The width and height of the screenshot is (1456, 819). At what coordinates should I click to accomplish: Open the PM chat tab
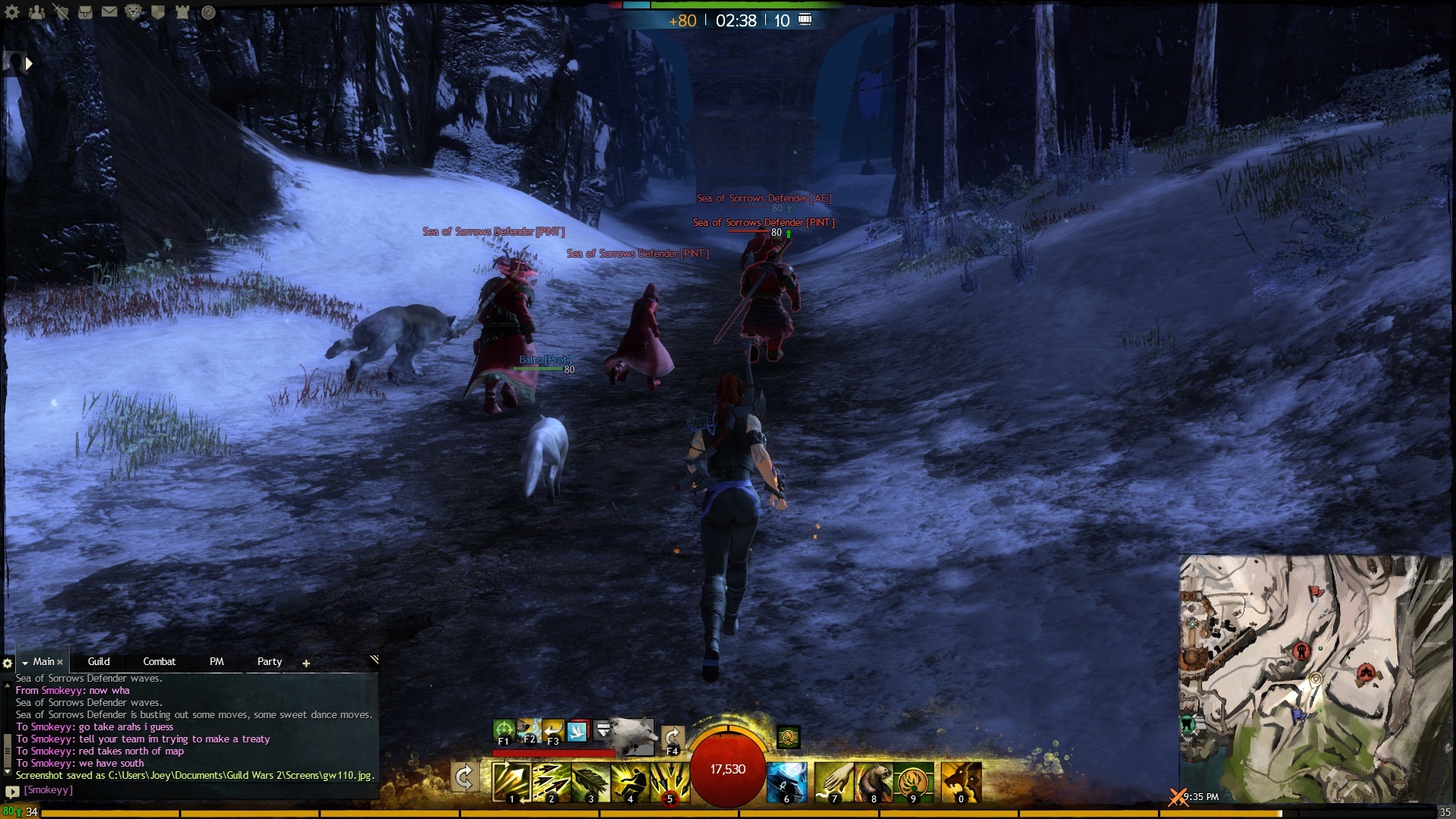tap(217, 661)
